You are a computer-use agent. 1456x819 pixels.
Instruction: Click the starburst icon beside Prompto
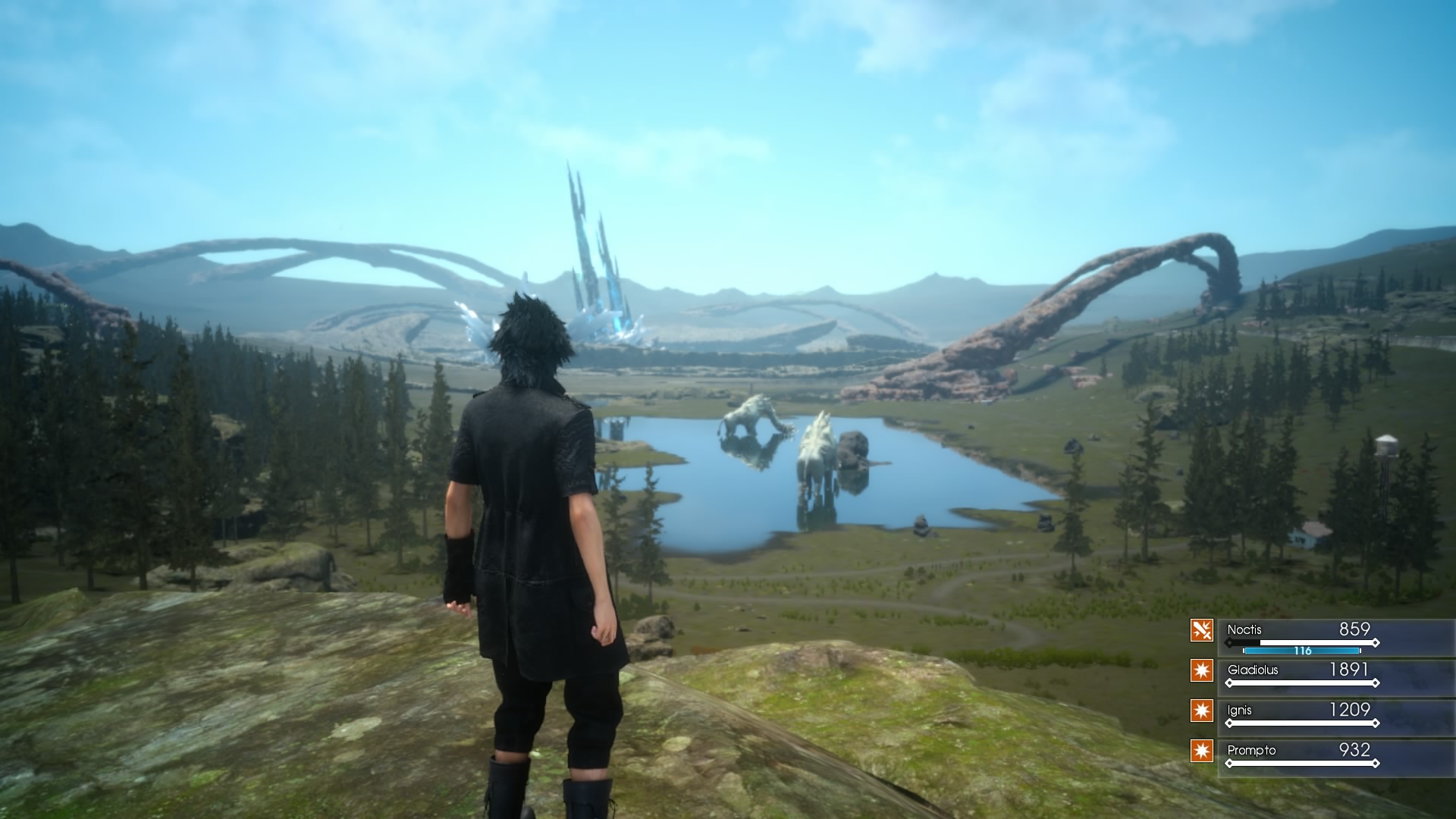coord(1202,751)
